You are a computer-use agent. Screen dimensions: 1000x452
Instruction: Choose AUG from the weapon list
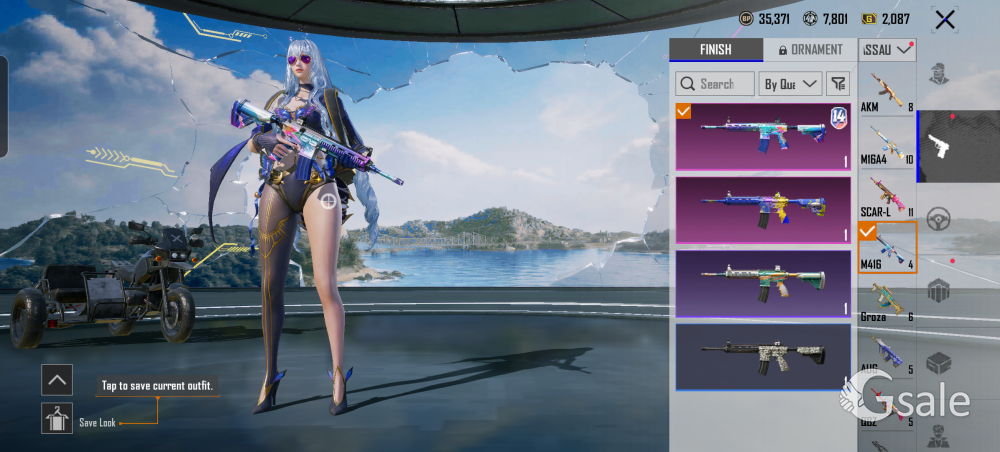tap(887, 354)
